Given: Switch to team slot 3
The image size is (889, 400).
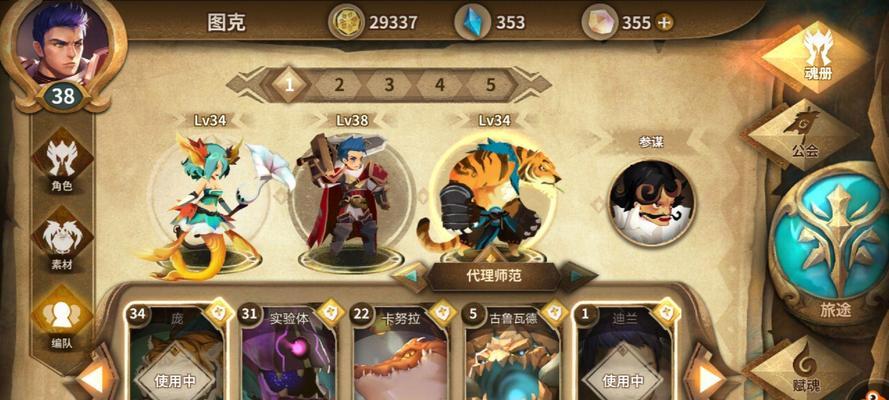Looking at the screenshot, I should (390, 84).
